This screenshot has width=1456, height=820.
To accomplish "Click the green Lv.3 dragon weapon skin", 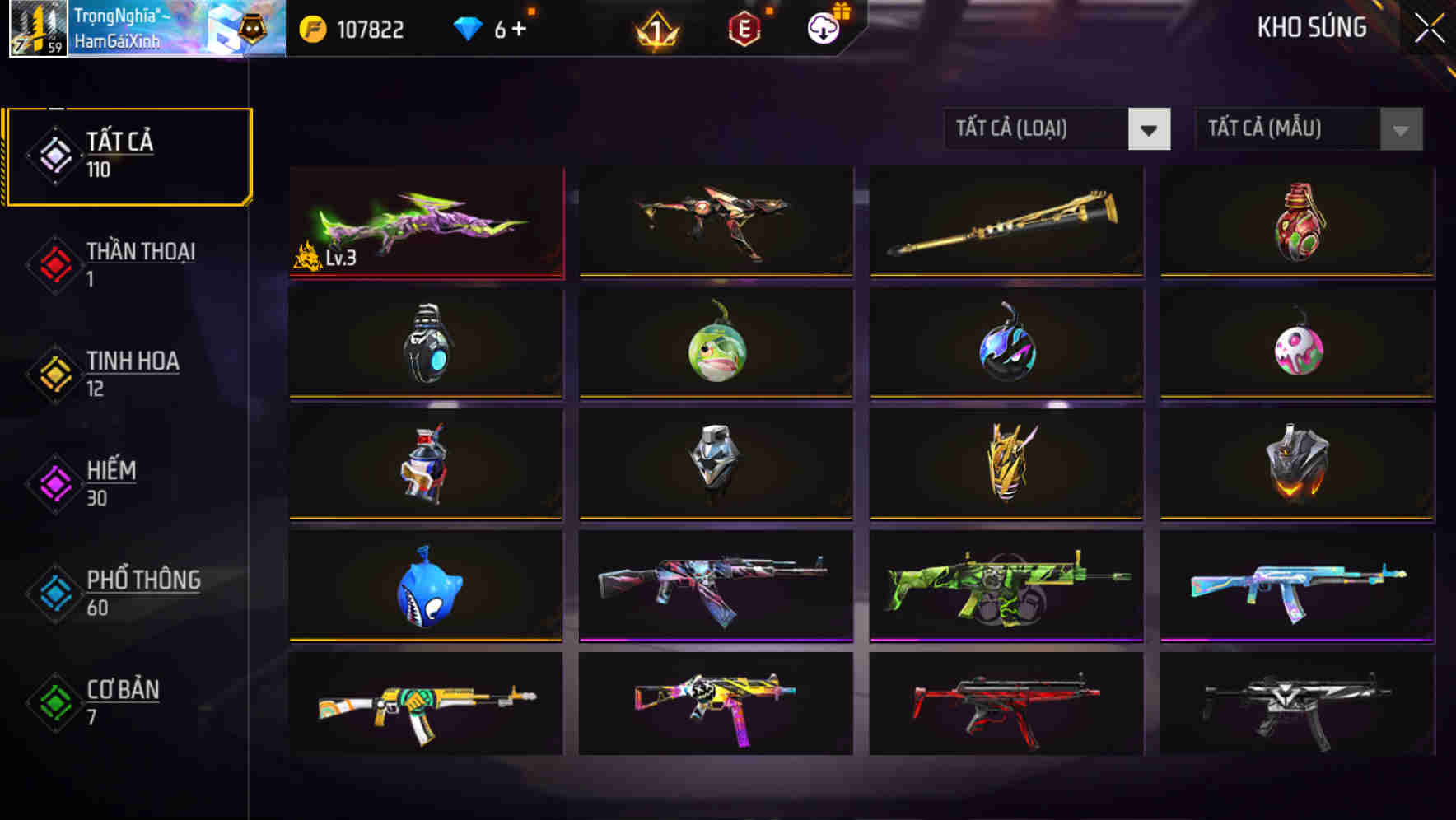I will point(425,222).
